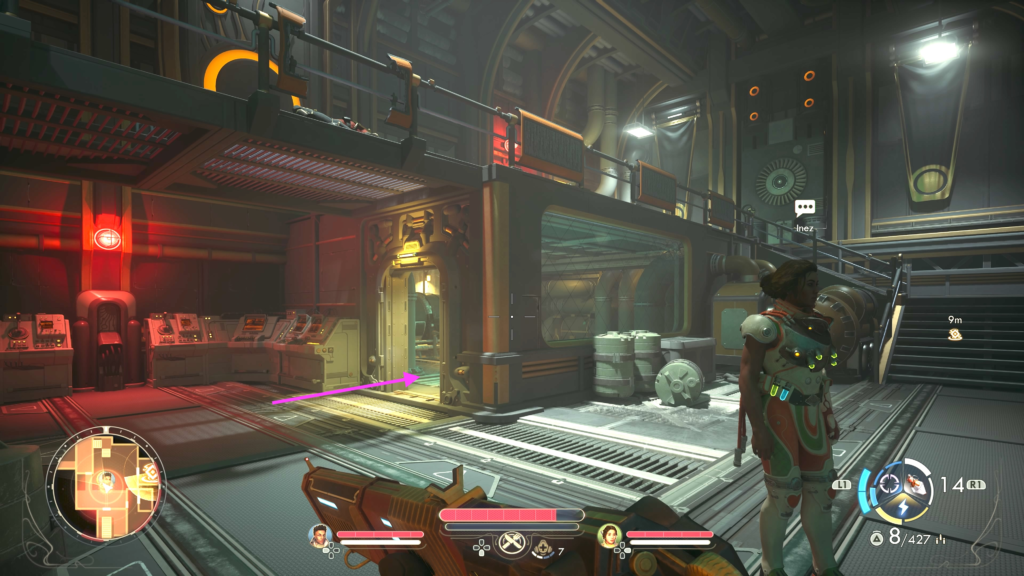Viewport: 1024px width, 576px height.
Task: Use the medical inhaler icon
Action: pos(545,546)
